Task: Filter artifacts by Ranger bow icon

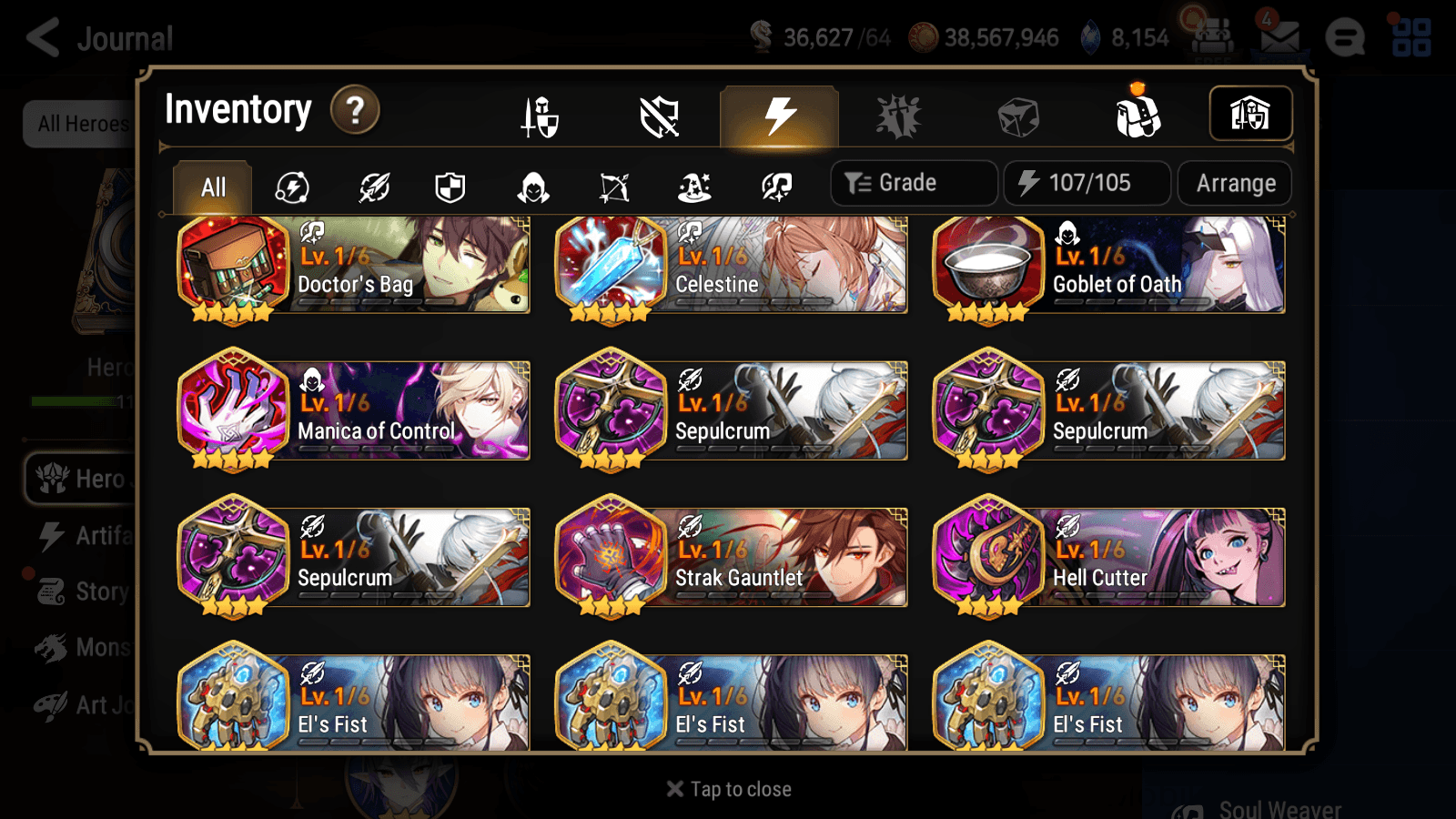Action: tap(613, 187)
